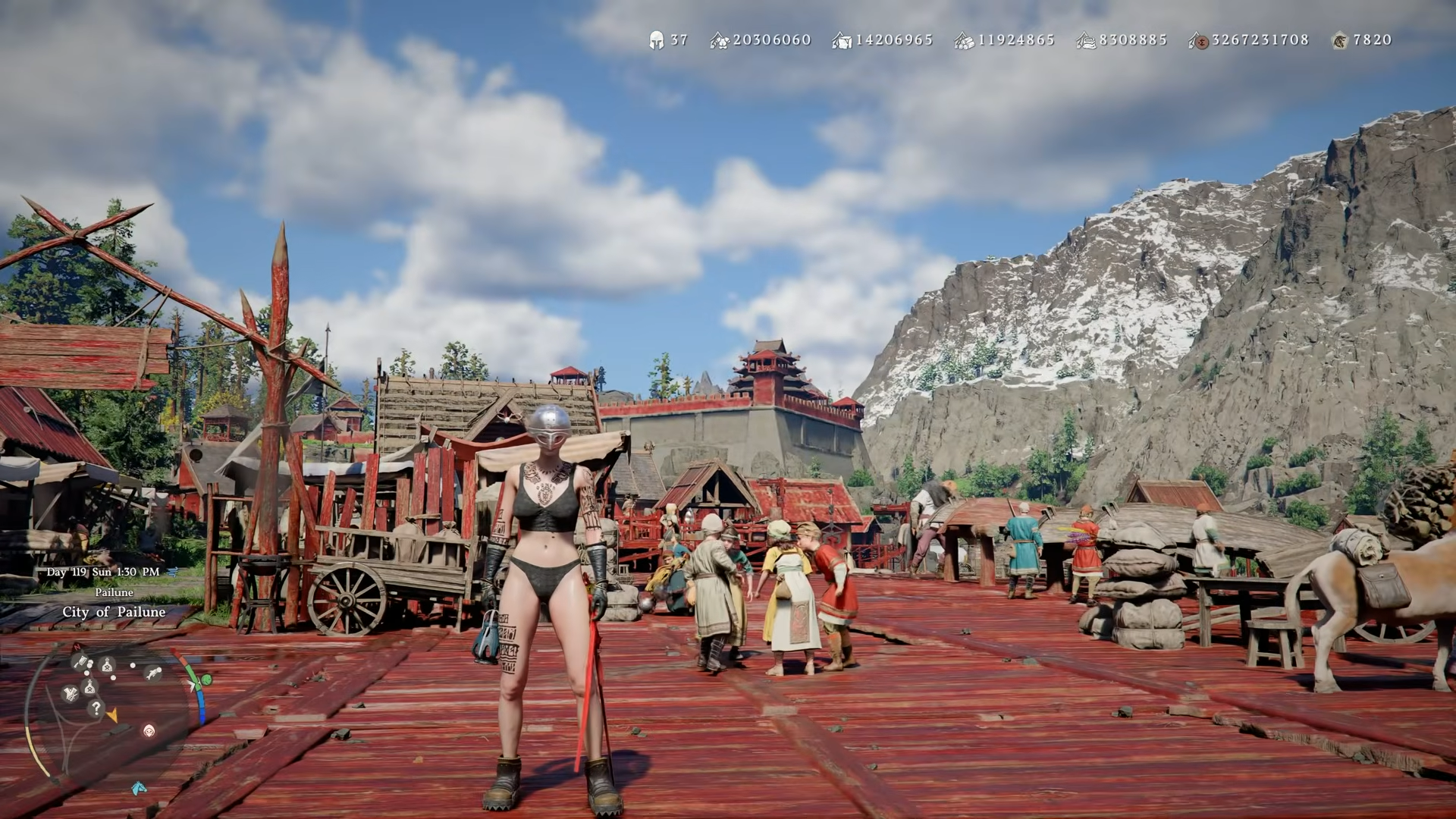Screen dimensions: 1456x819
Task: Select the question mark marker on minimap
Action: click(x=96, y=708)
